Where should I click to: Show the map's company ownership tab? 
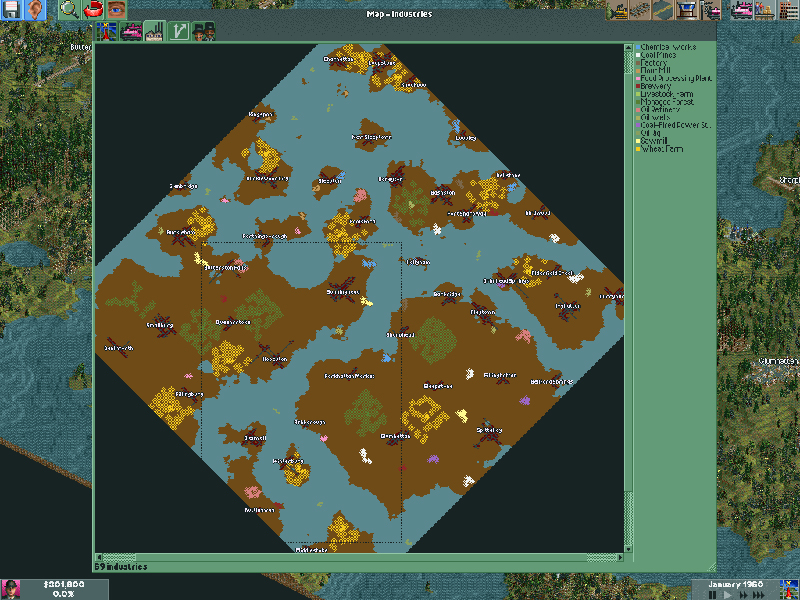203,32
